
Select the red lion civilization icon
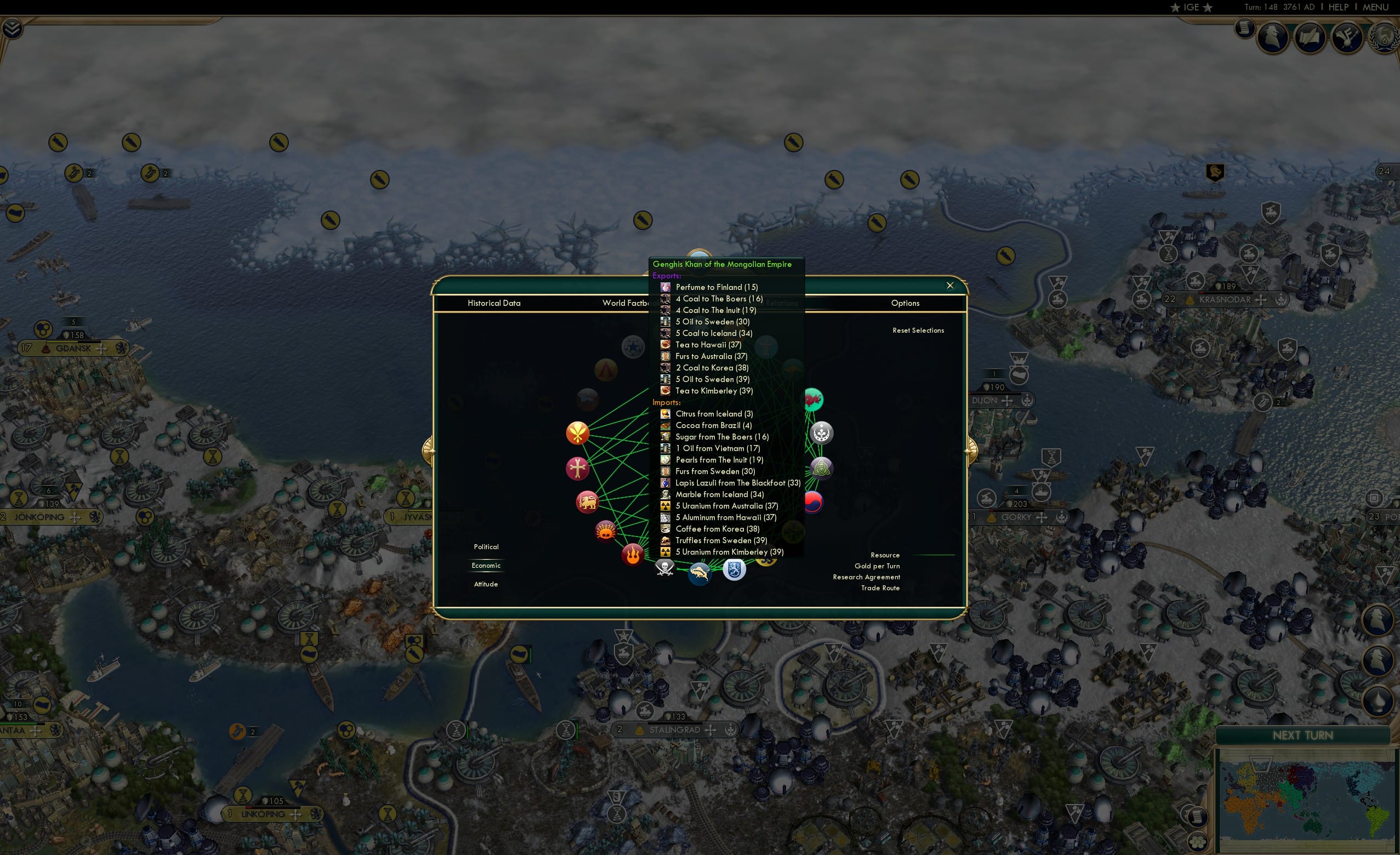pos(588,501)
